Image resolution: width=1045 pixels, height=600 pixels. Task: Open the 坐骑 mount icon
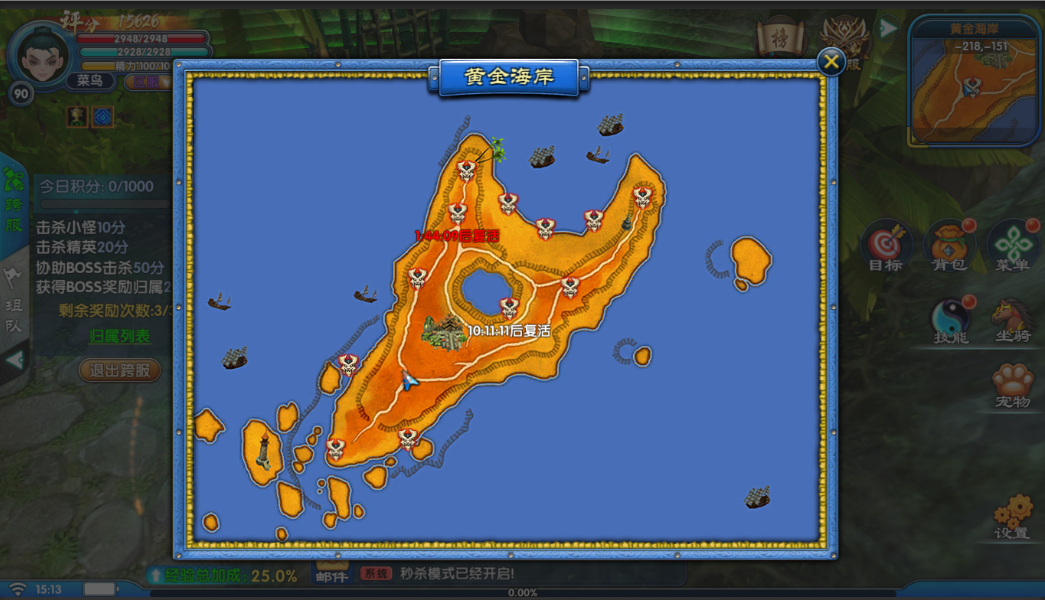tap(1012, 320)
